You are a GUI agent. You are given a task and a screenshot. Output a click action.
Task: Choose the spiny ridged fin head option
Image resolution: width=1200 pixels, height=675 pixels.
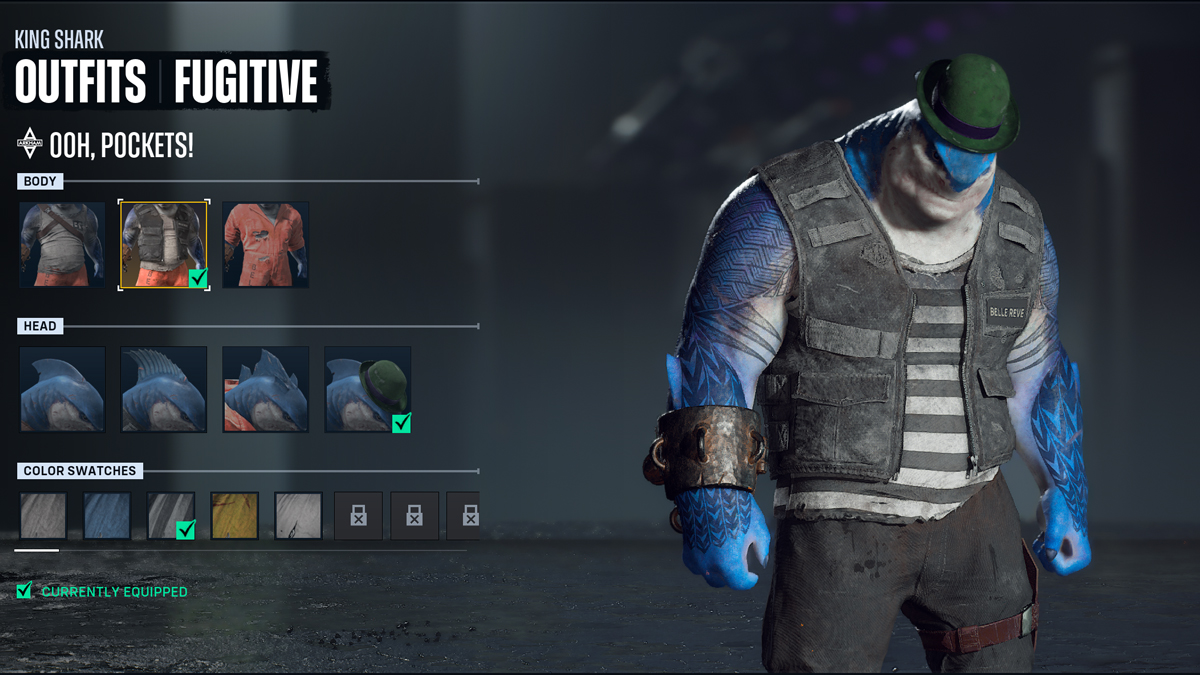[x=164, y=389]
